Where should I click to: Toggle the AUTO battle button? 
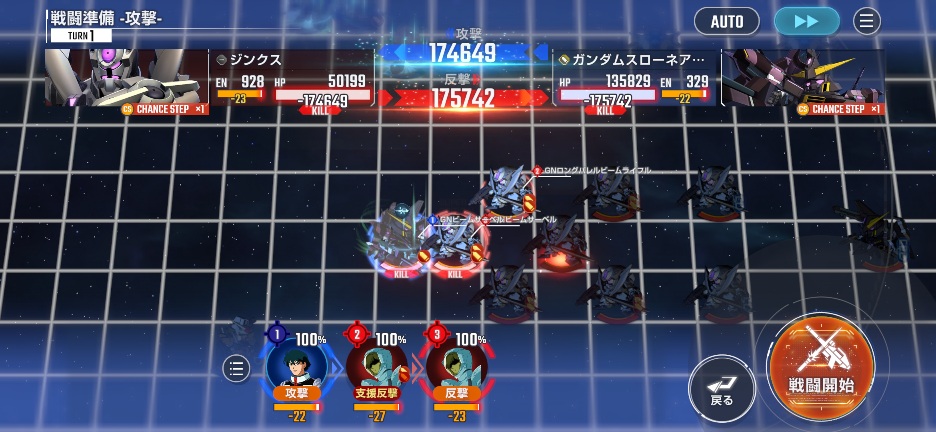727,21
